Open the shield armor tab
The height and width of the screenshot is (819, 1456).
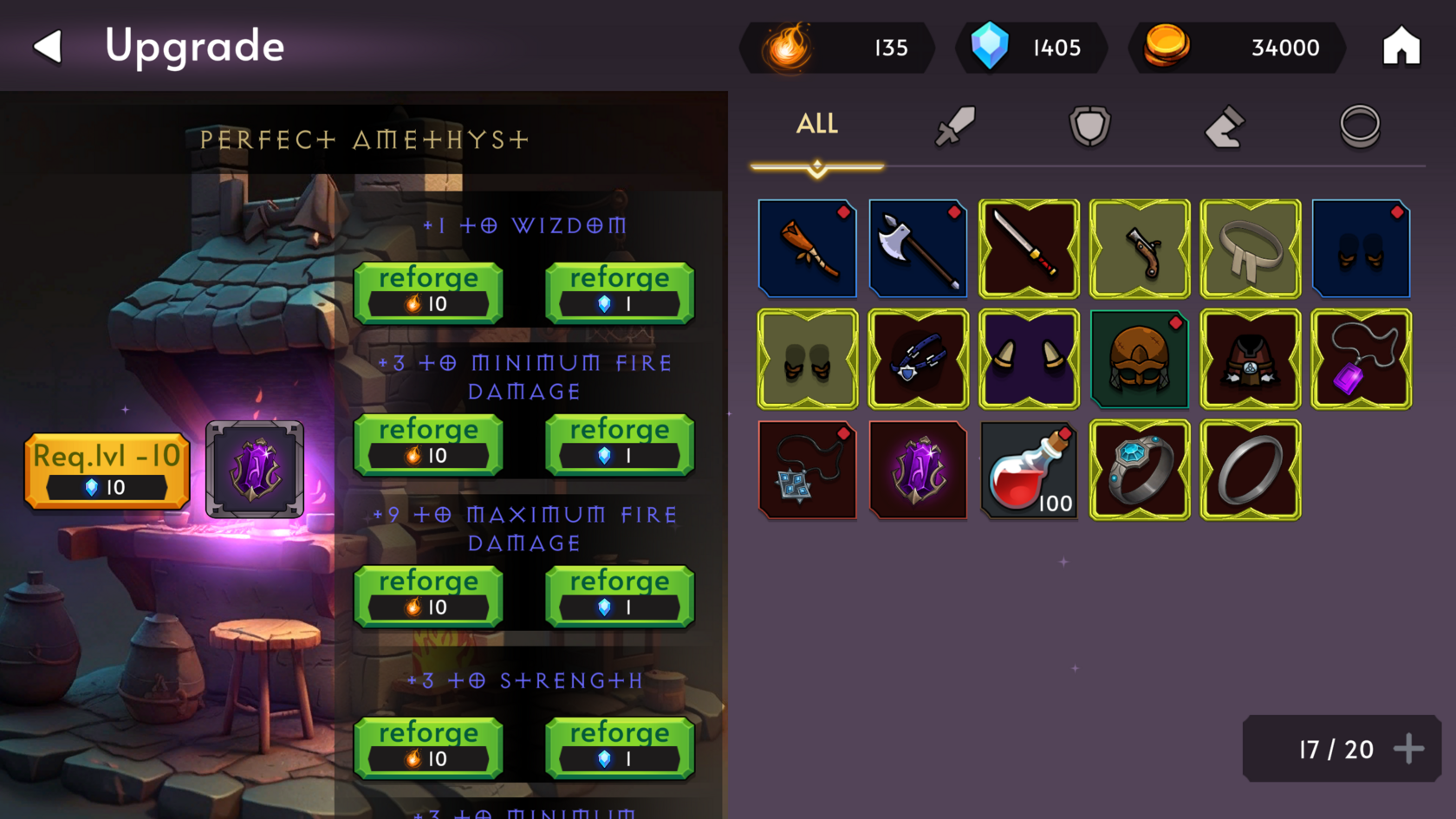coord(1089,127)
